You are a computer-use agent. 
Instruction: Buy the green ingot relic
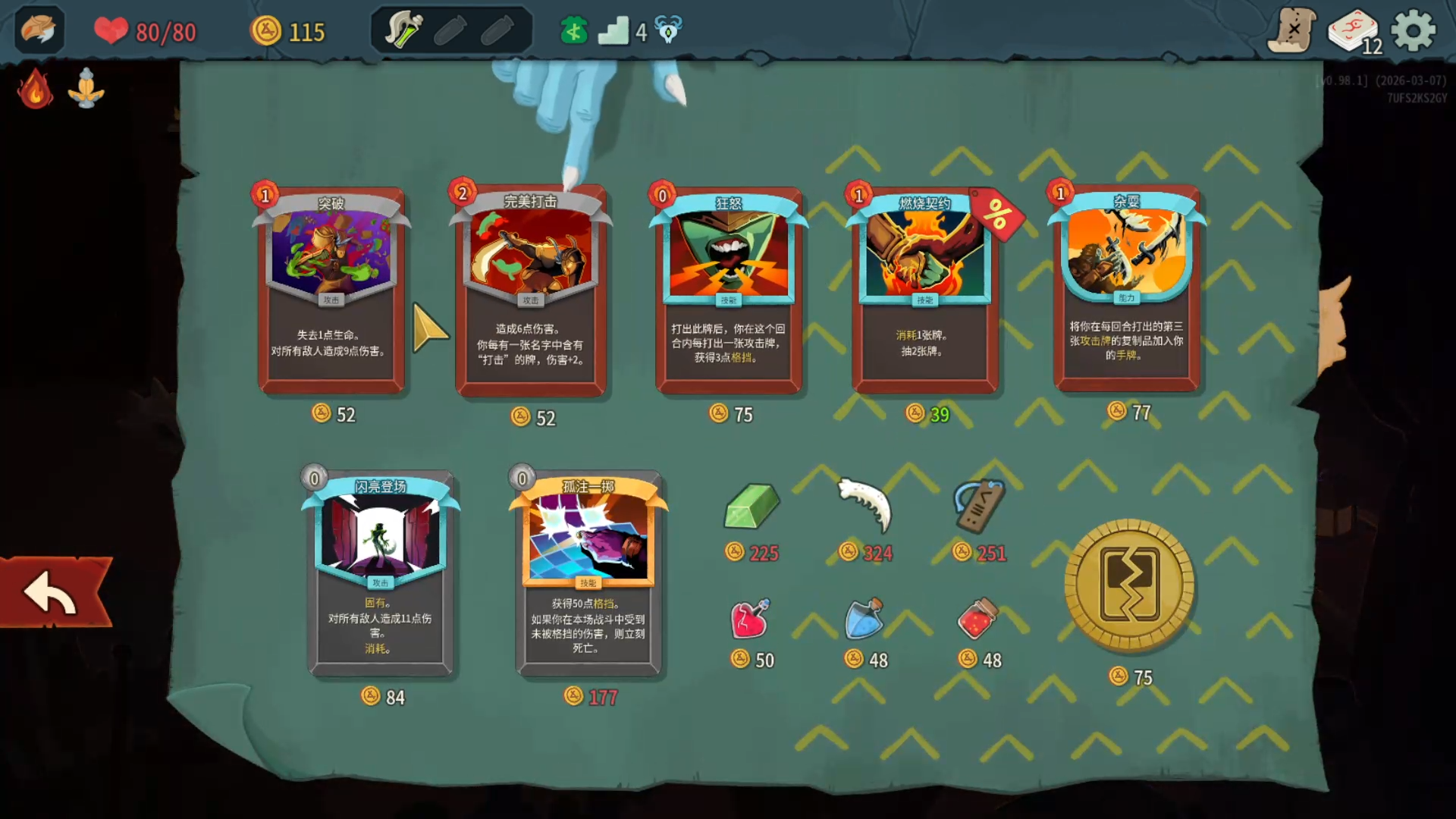[x=751, y=507]
